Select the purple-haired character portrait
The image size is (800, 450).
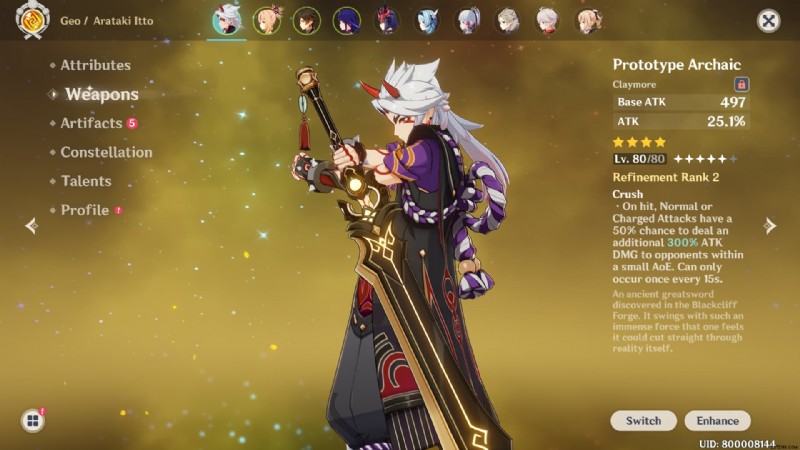point(349,20)
